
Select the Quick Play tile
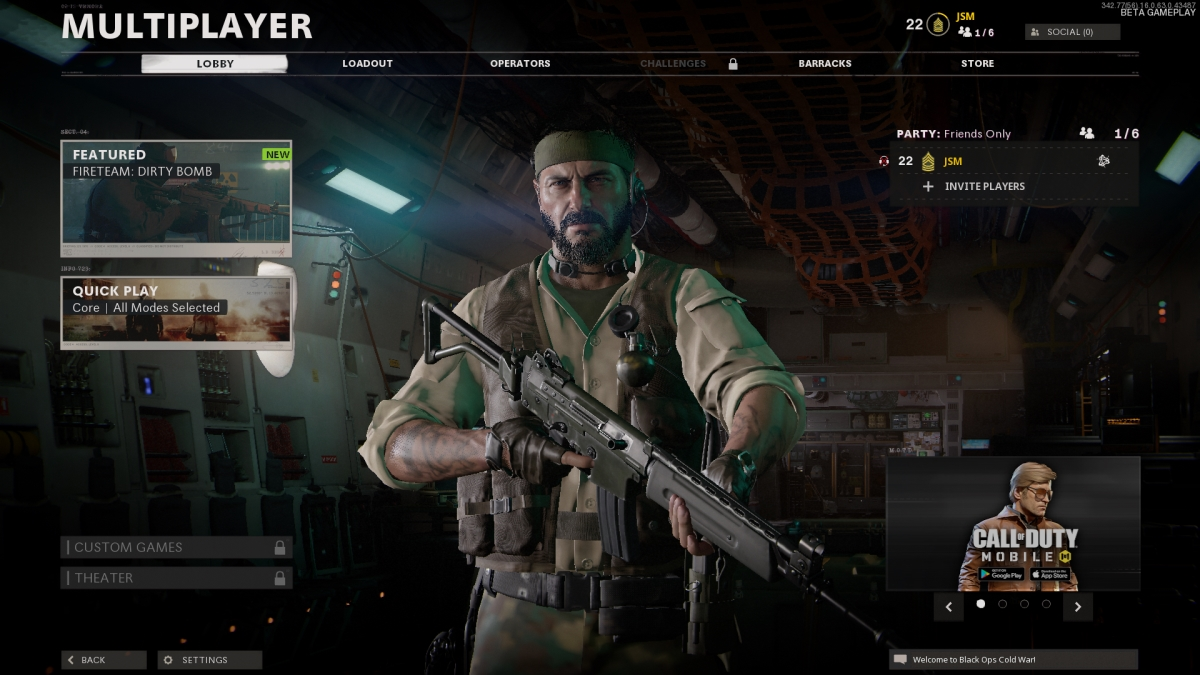177,311
